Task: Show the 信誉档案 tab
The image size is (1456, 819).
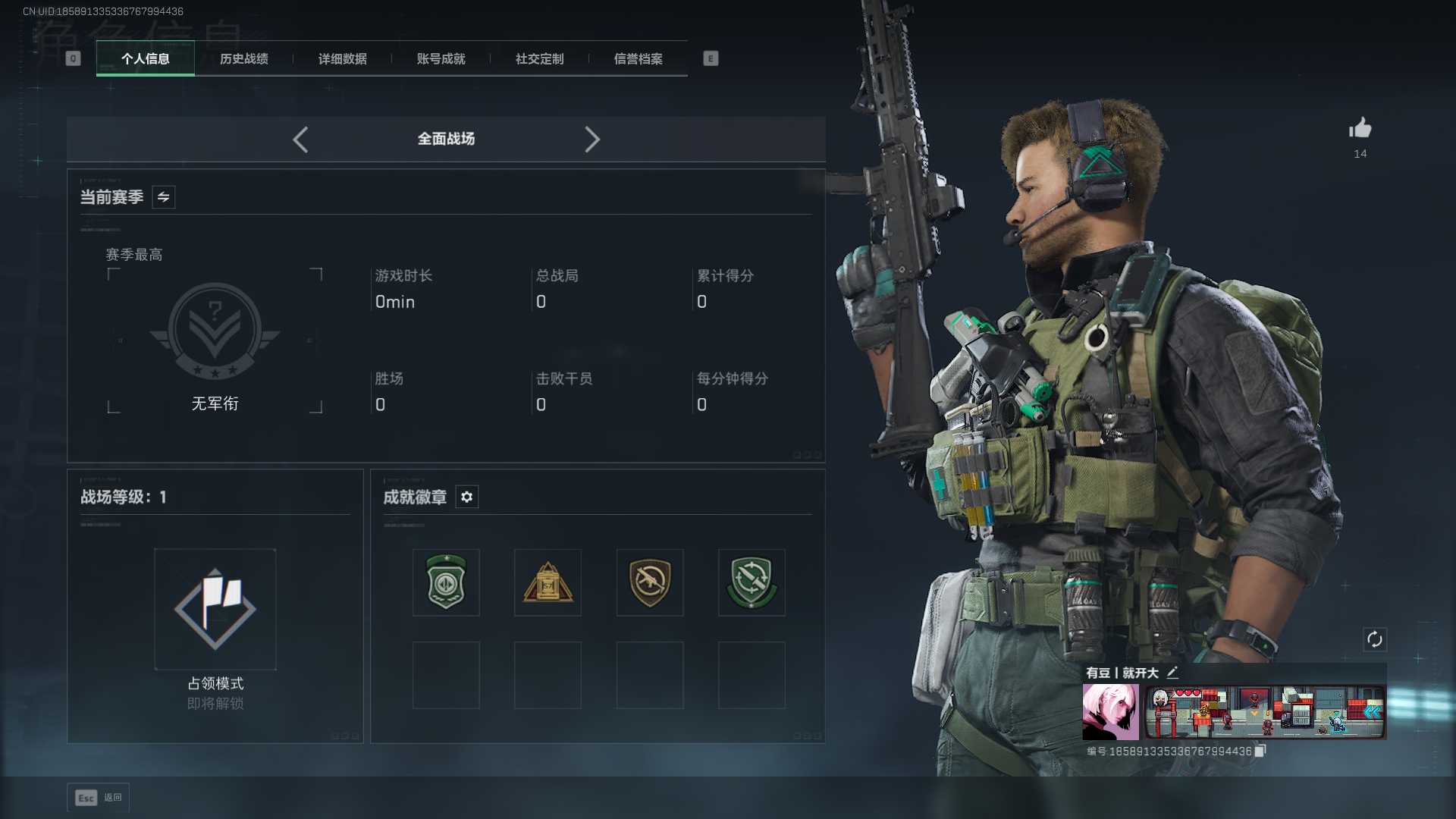Action: [638, 58]
